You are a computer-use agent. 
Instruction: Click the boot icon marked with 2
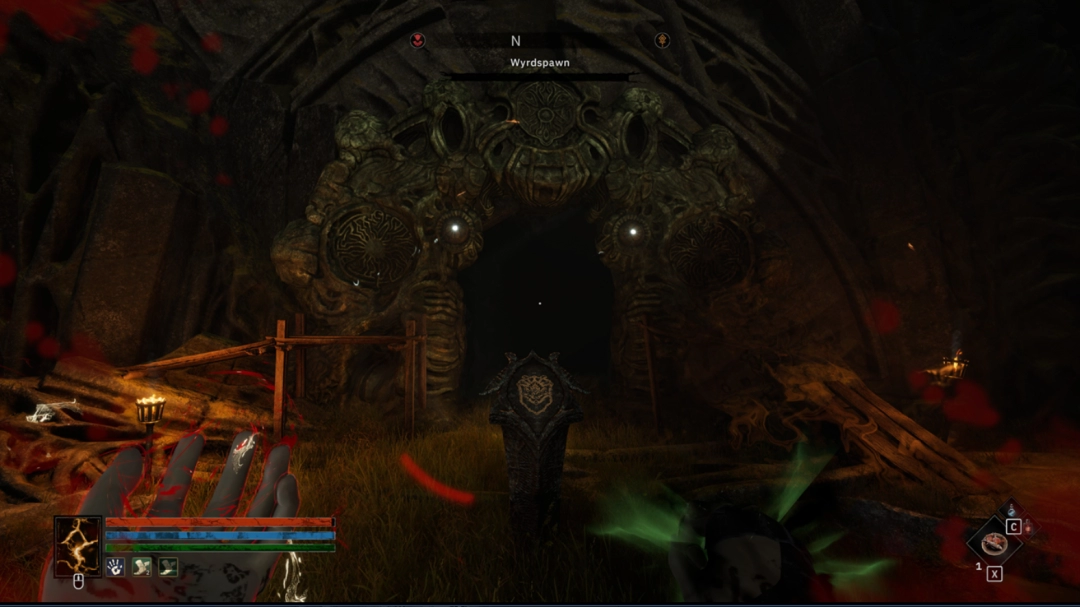pos(142,567)
